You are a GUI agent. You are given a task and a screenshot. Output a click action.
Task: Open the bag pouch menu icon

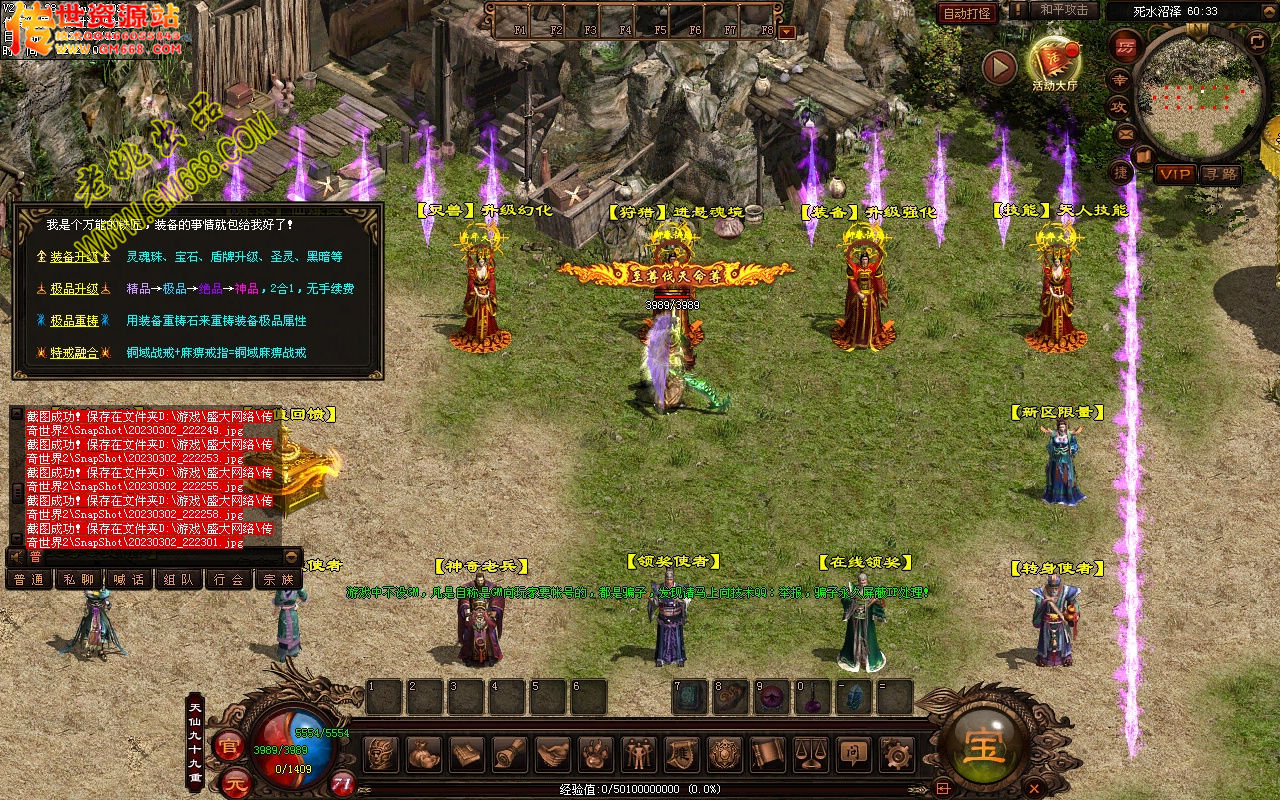coord(425,754)
